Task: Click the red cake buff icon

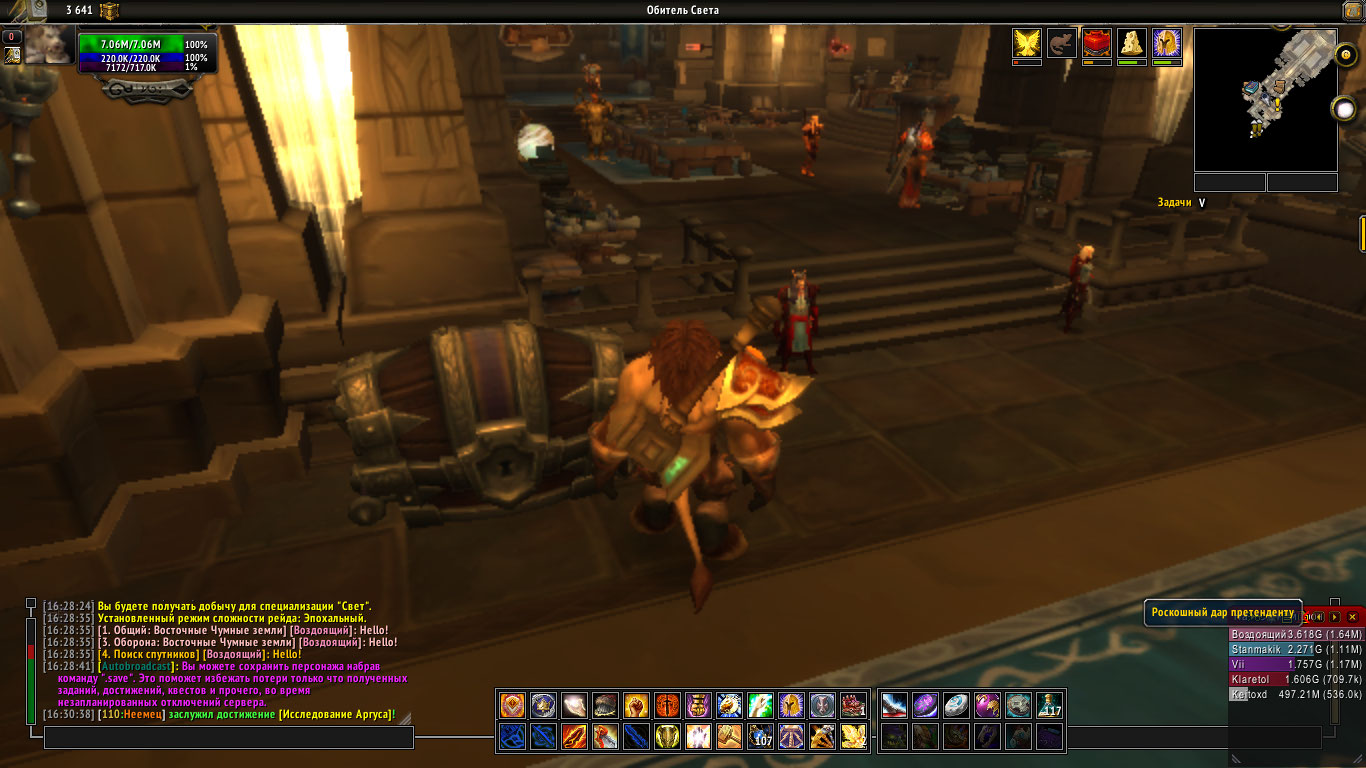Action: tap(1097, 42)
